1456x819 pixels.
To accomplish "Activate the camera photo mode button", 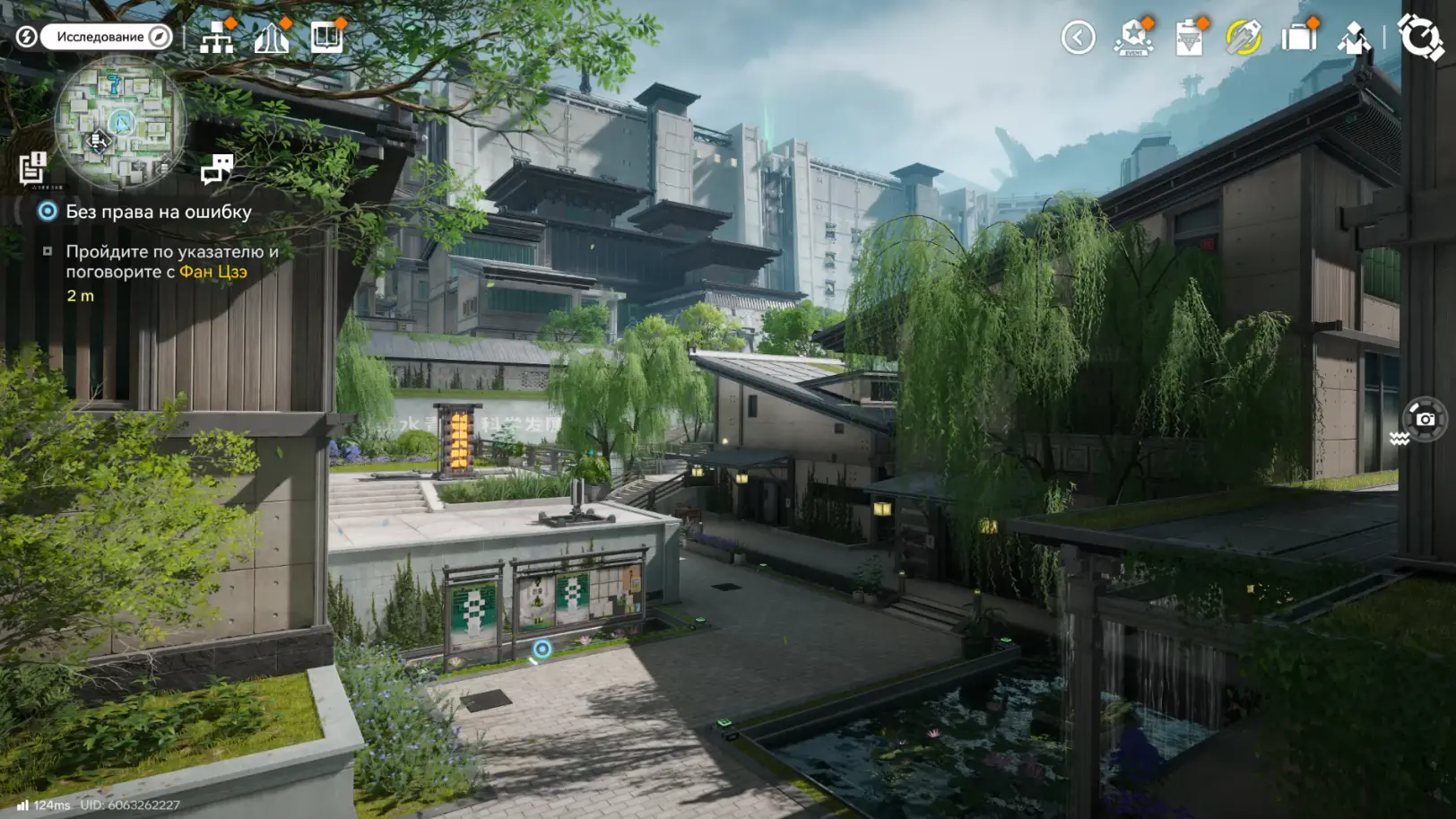I will coord(1425,419).
